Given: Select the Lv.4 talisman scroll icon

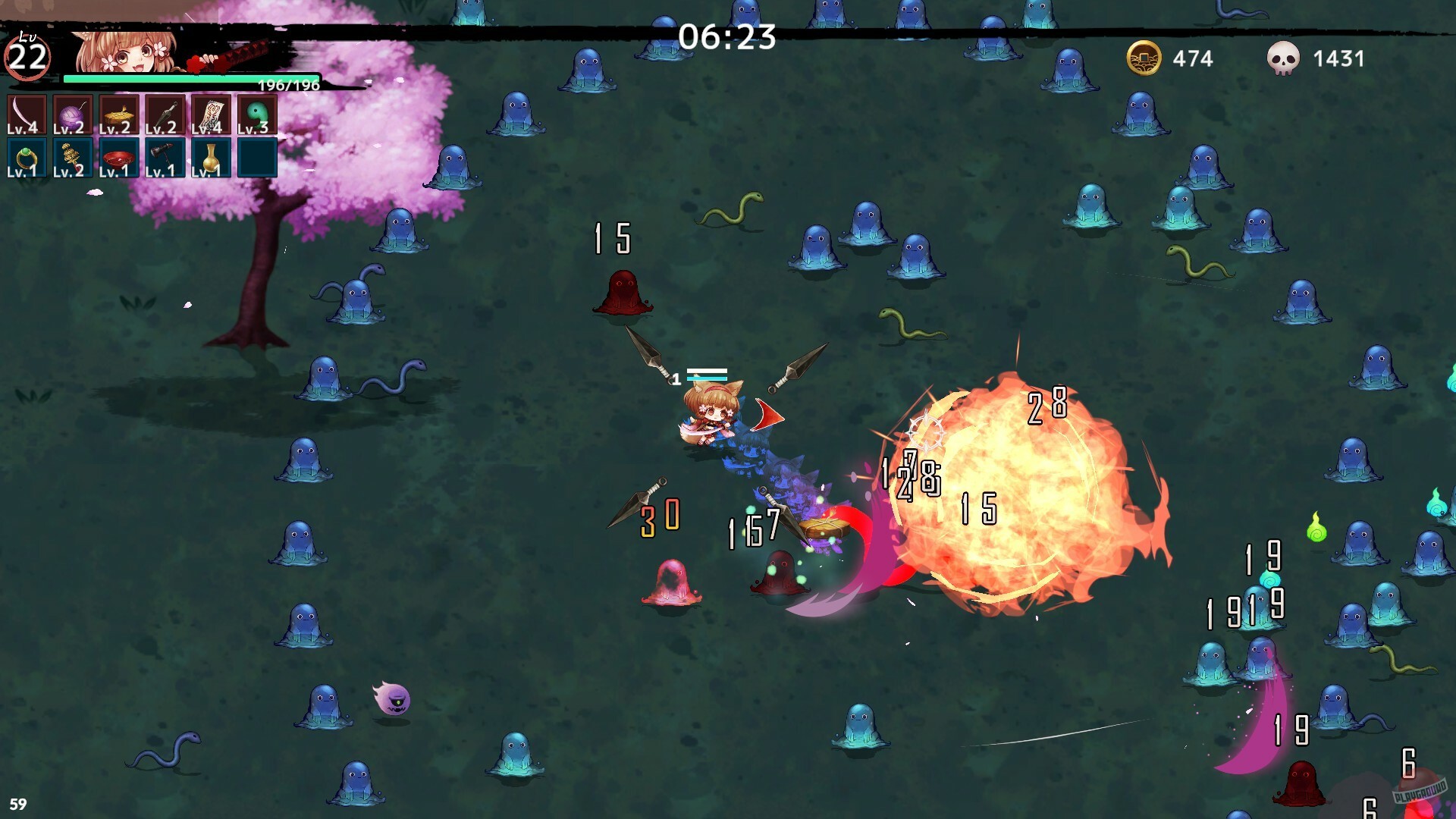Looking at the screenshot, I should pos(211,115).
